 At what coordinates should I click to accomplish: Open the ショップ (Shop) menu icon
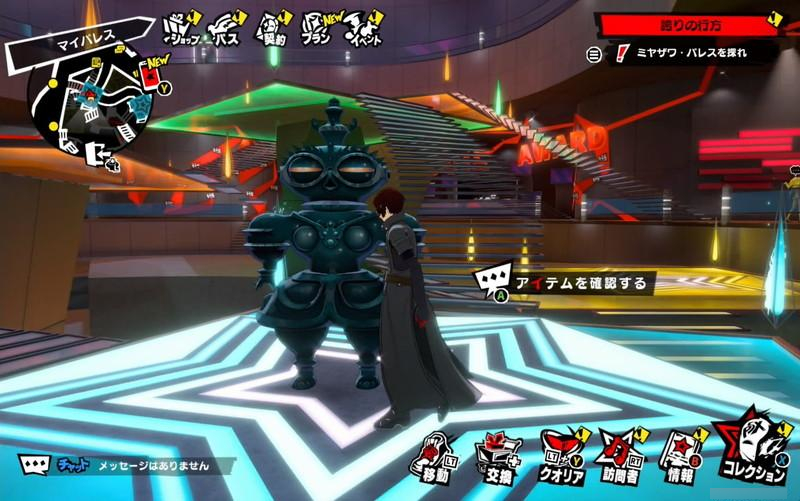(180, 31)
